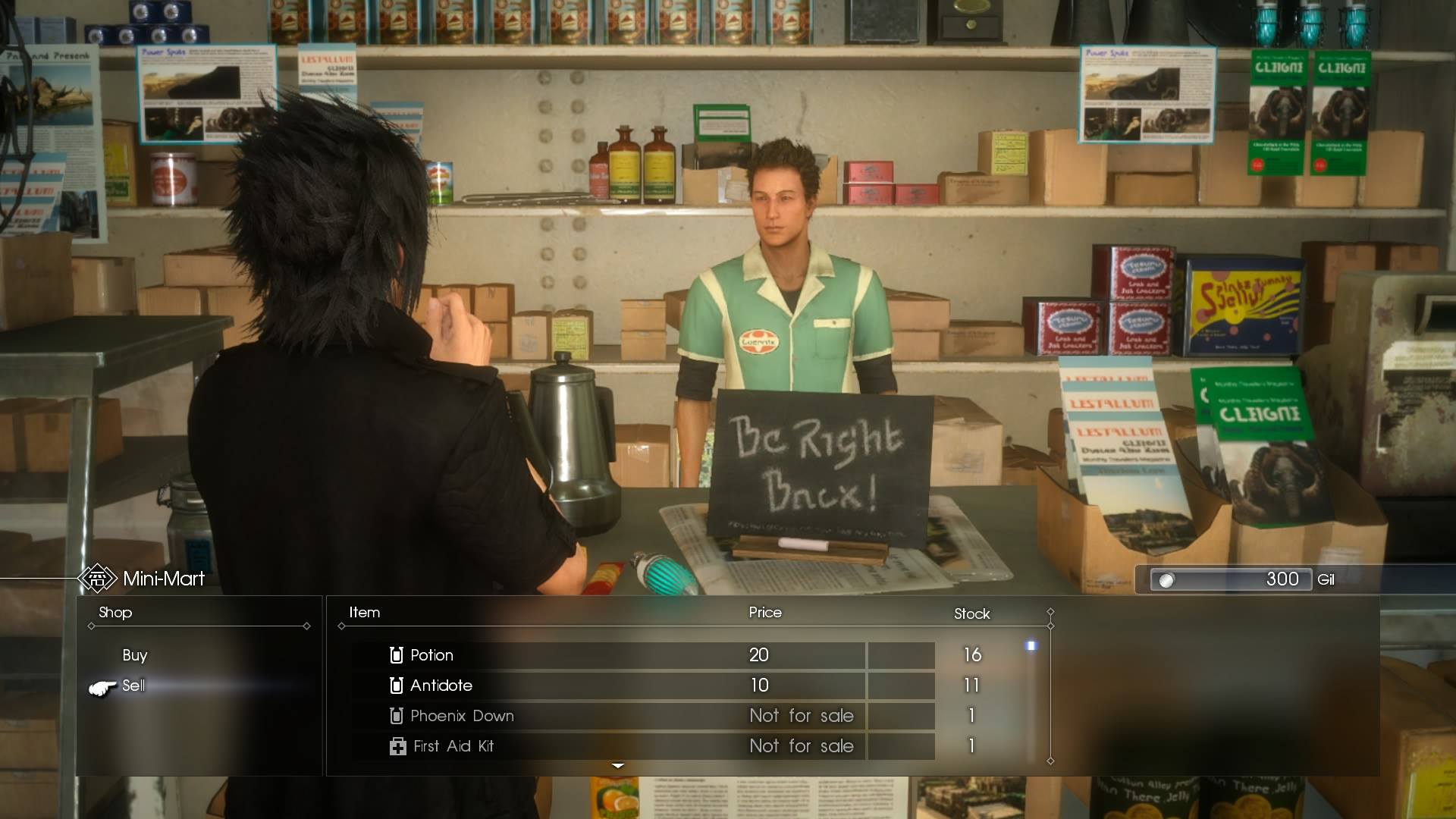This screenshot has height=819, width=1456.
Task: Choose the Buy option in Shop menu
Action: pyautogui.click(x=135, y=655)
